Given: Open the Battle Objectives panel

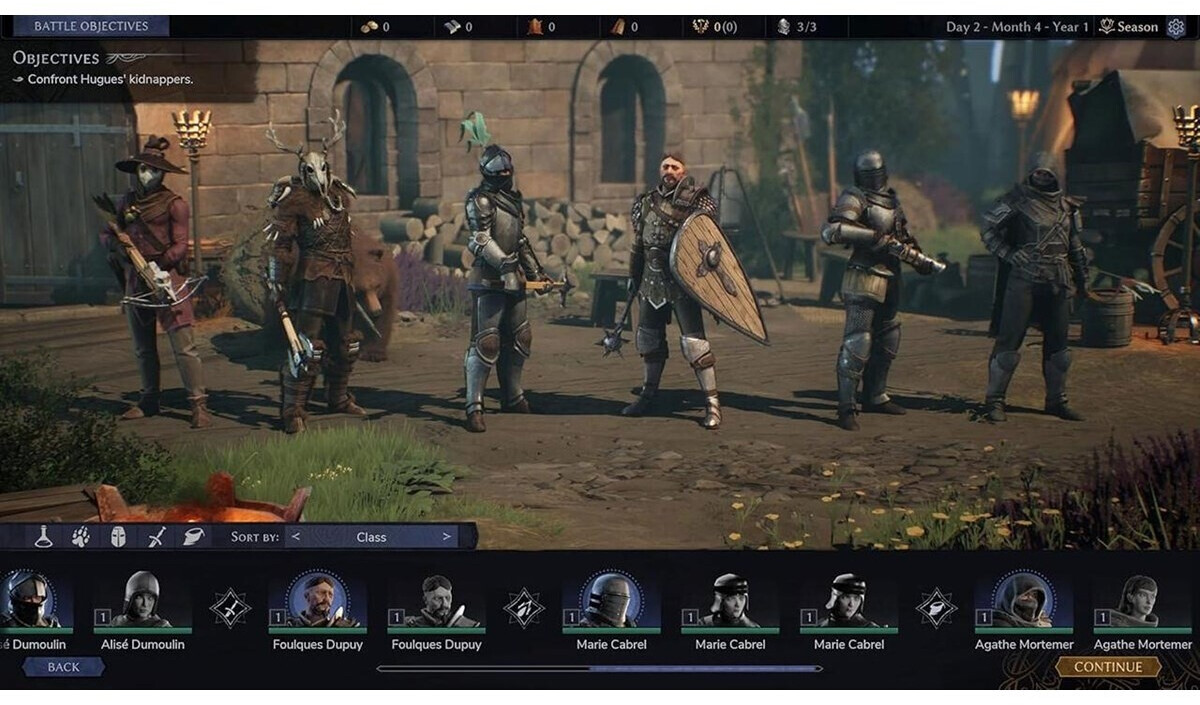Looking at the screenshot, I should click(x=91, y=26).
